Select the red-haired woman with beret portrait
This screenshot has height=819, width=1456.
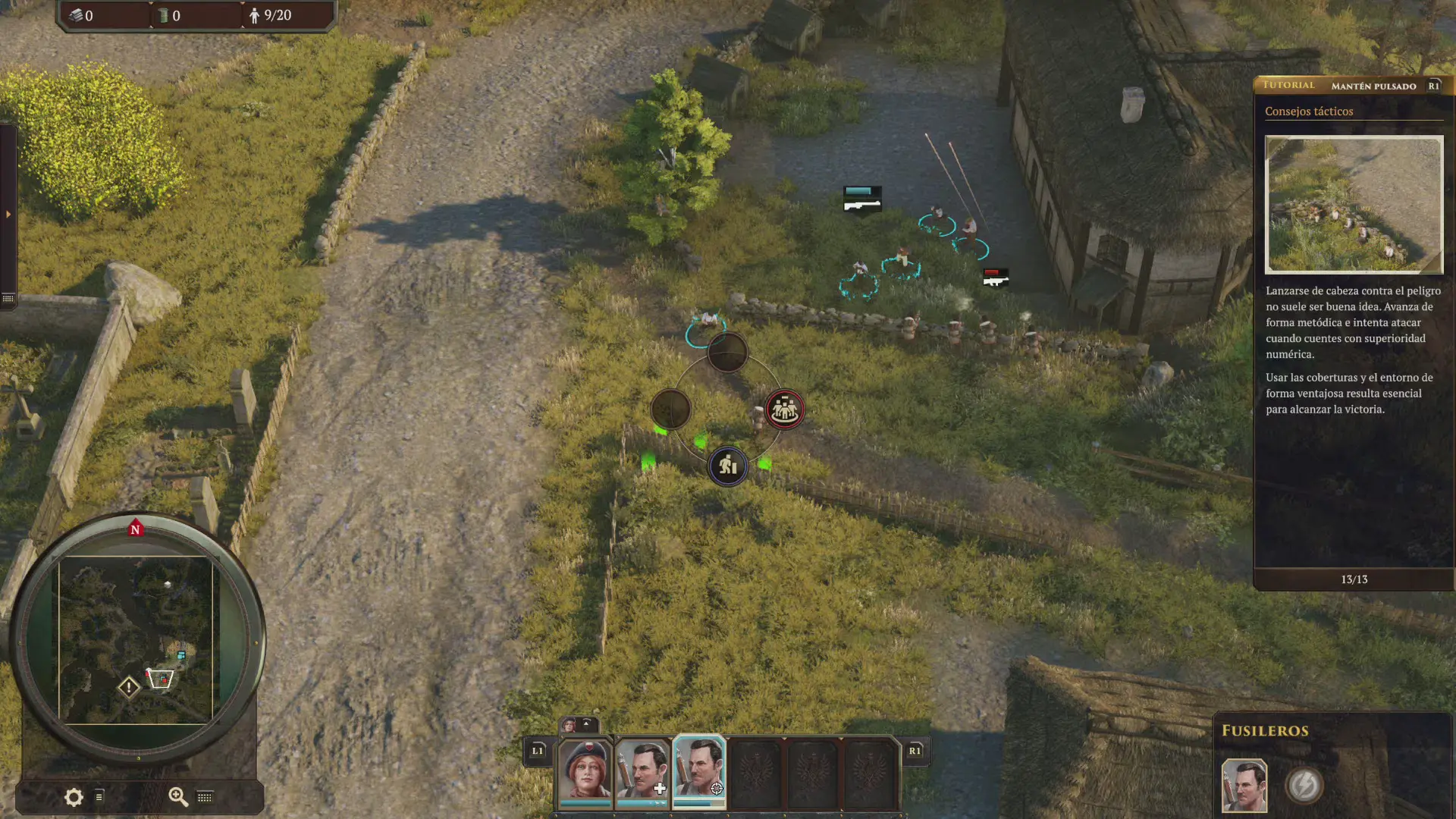coord(585,771)
